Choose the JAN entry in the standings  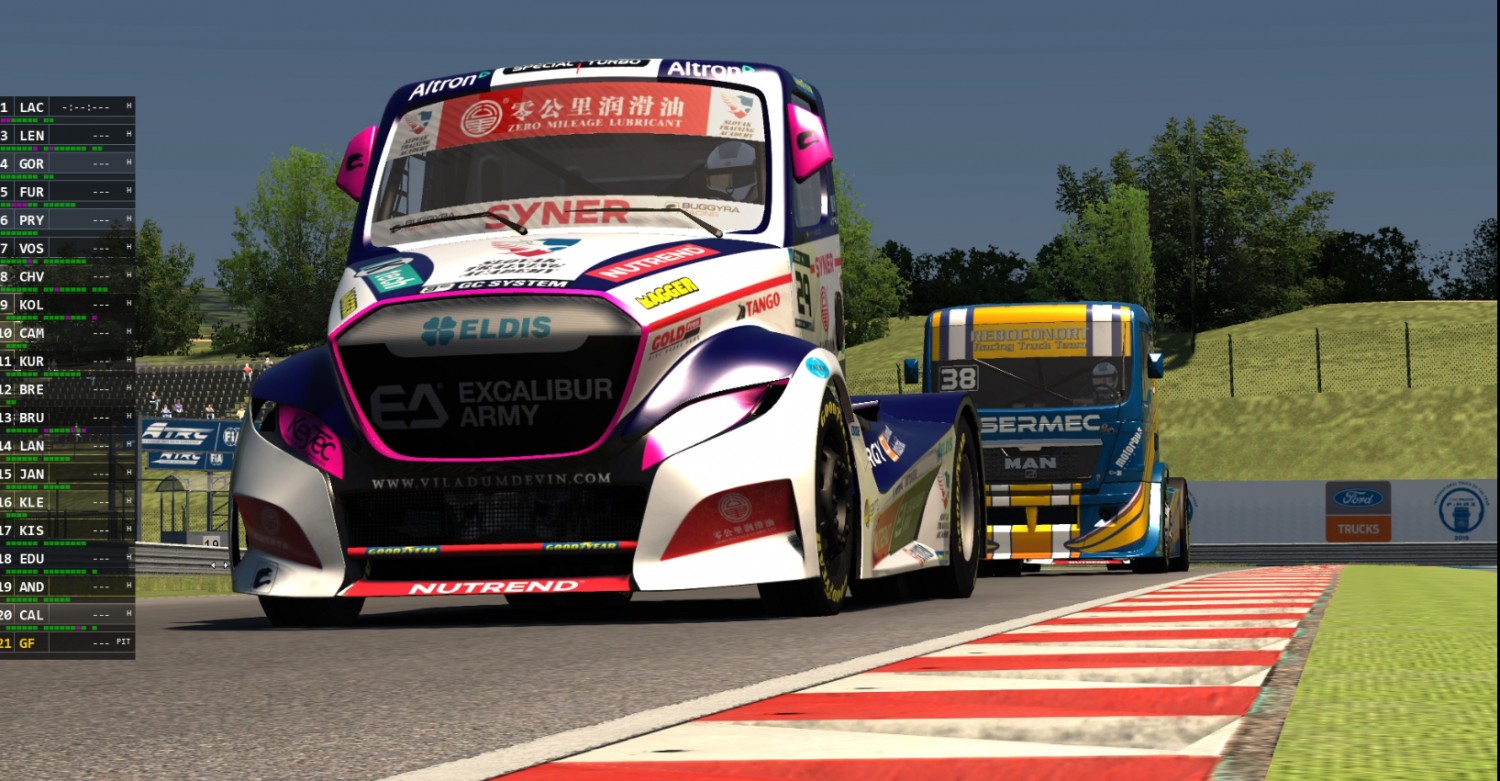(66, 474)
